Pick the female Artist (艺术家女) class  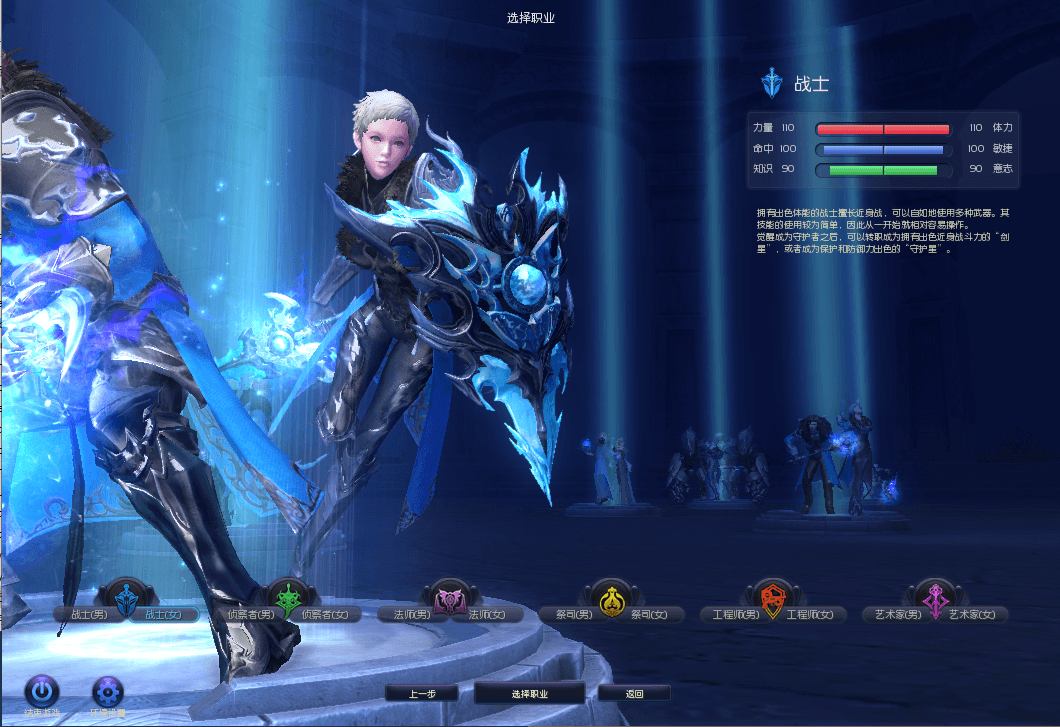[x=972, y=614]
